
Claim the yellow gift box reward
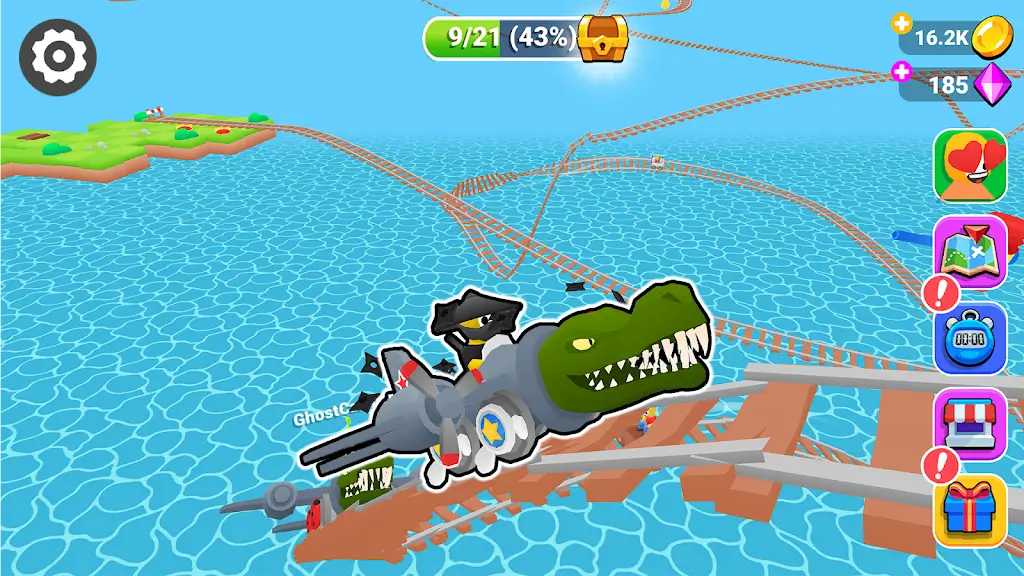pos(970,510)
